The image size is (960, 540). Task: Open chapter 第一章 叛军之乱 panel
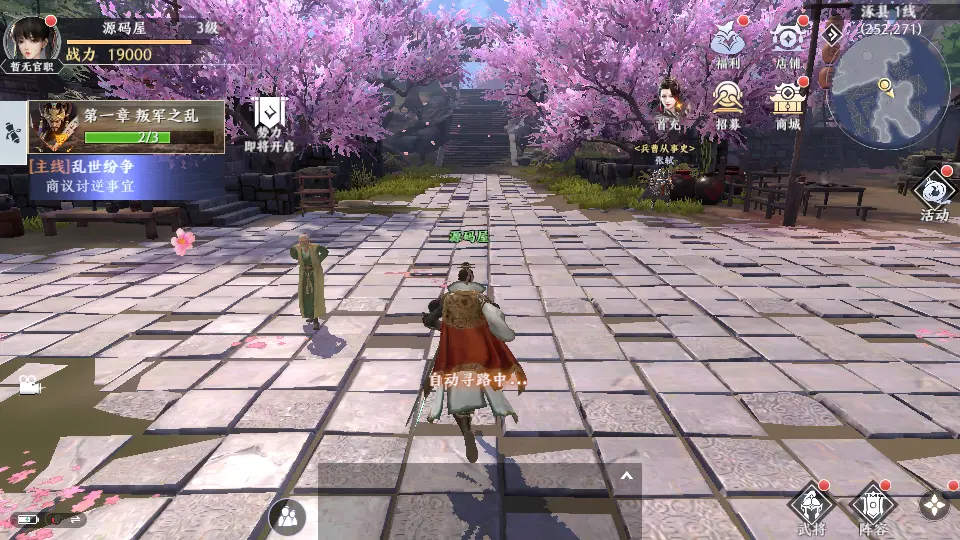click(126, 126)
